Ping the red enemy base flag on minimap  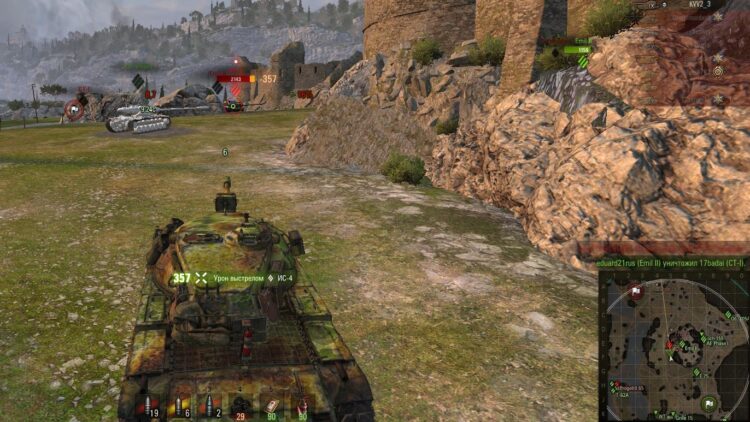point(636,292)
